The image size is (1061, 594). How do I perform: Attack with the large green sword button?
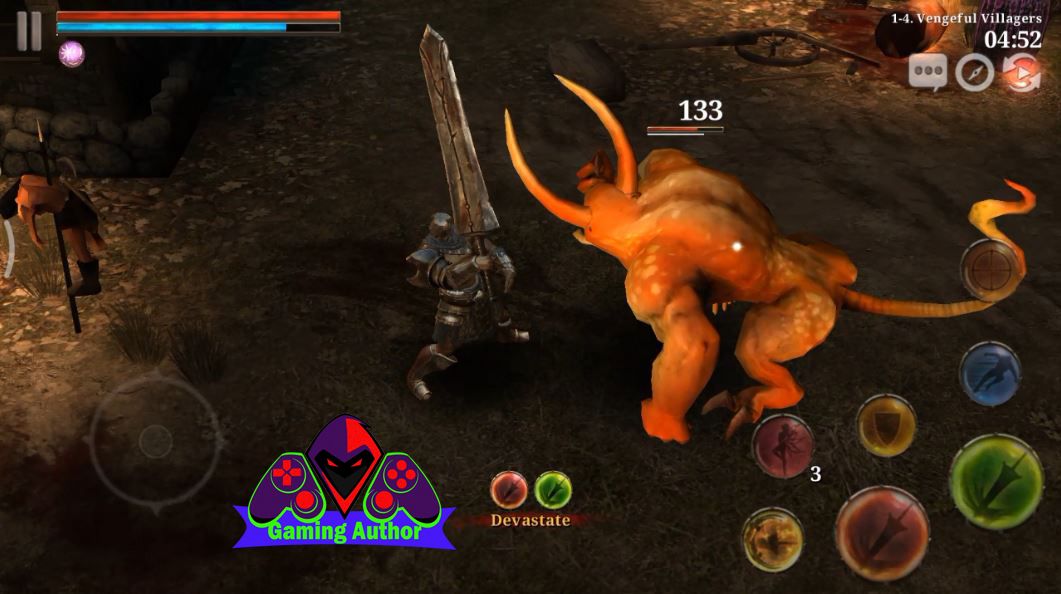coord(996,481)
